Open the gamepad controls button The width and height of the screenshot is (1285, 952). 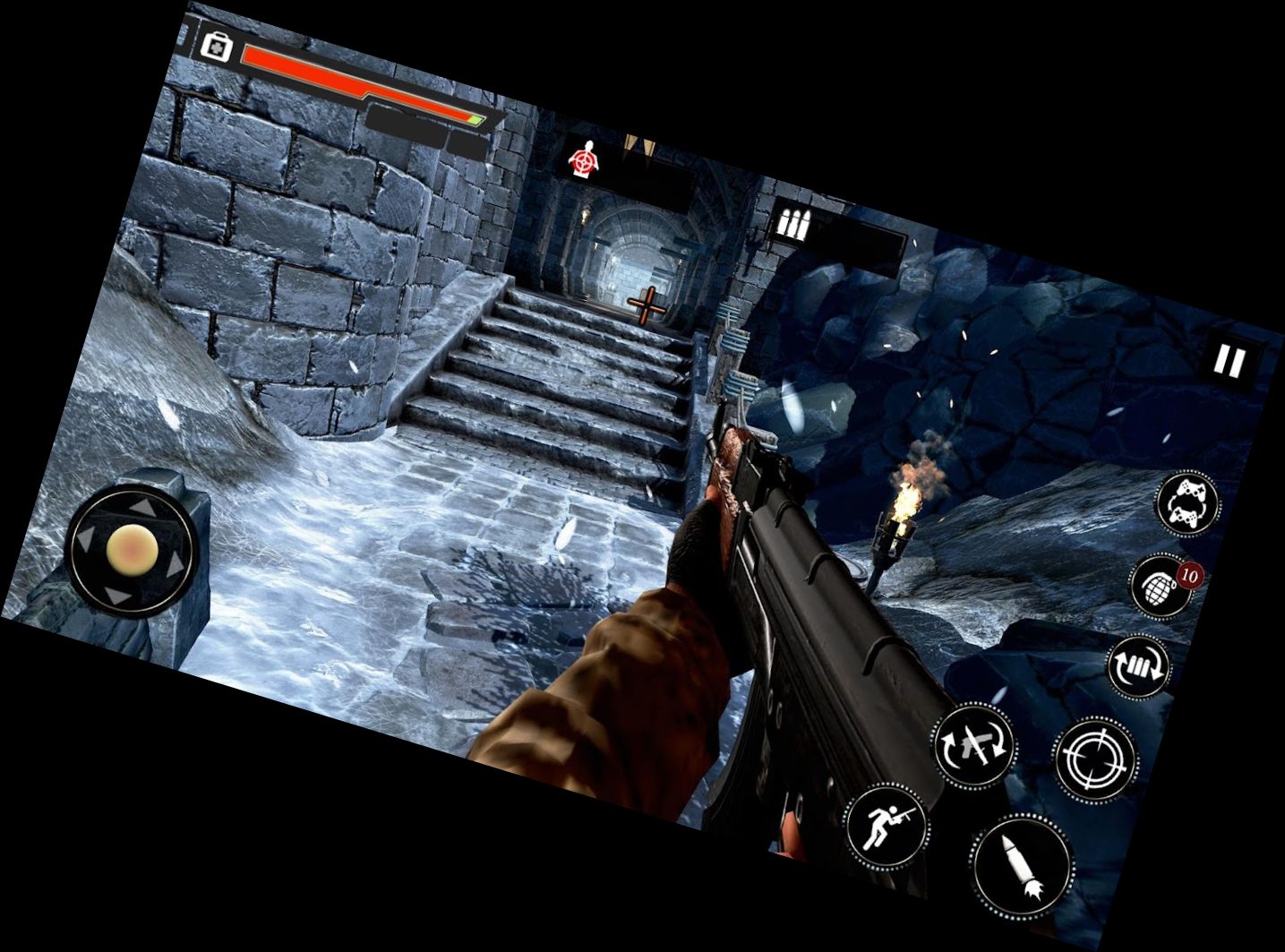tap(1187, 502)
